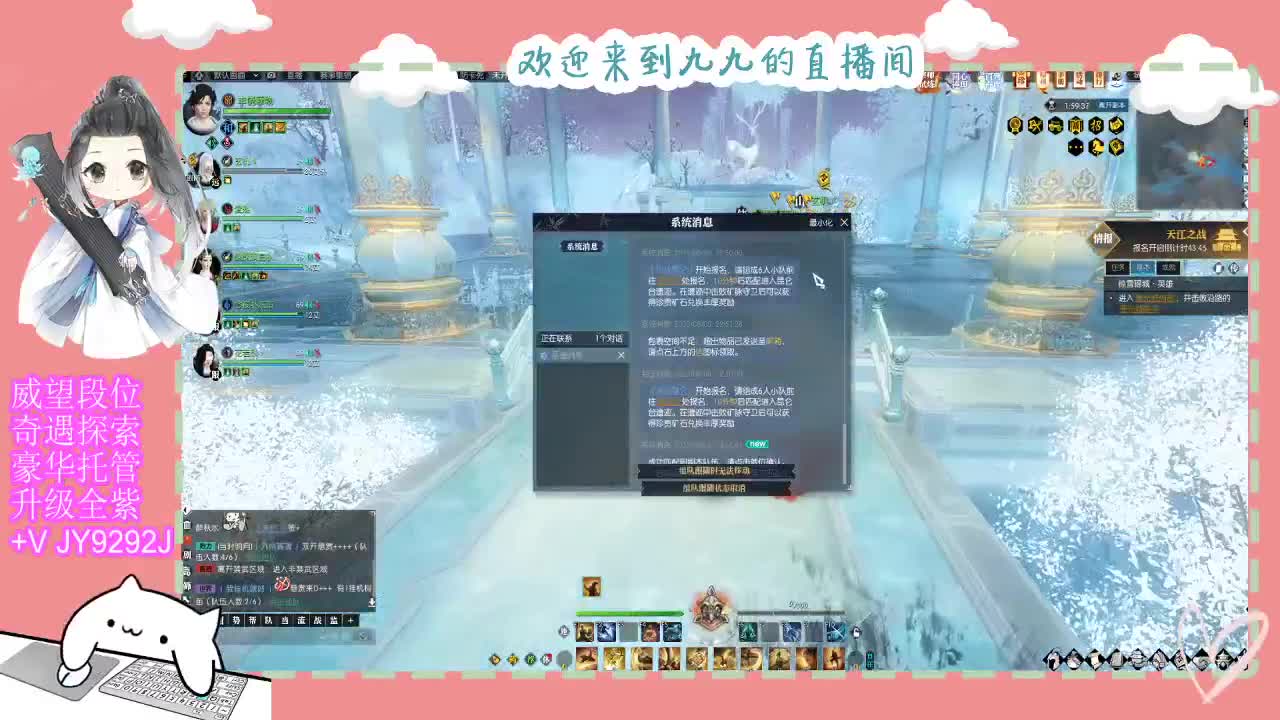Expand chat history with the down arrow
This screenshot has width=1280, height=720.
tap(372, 602)
